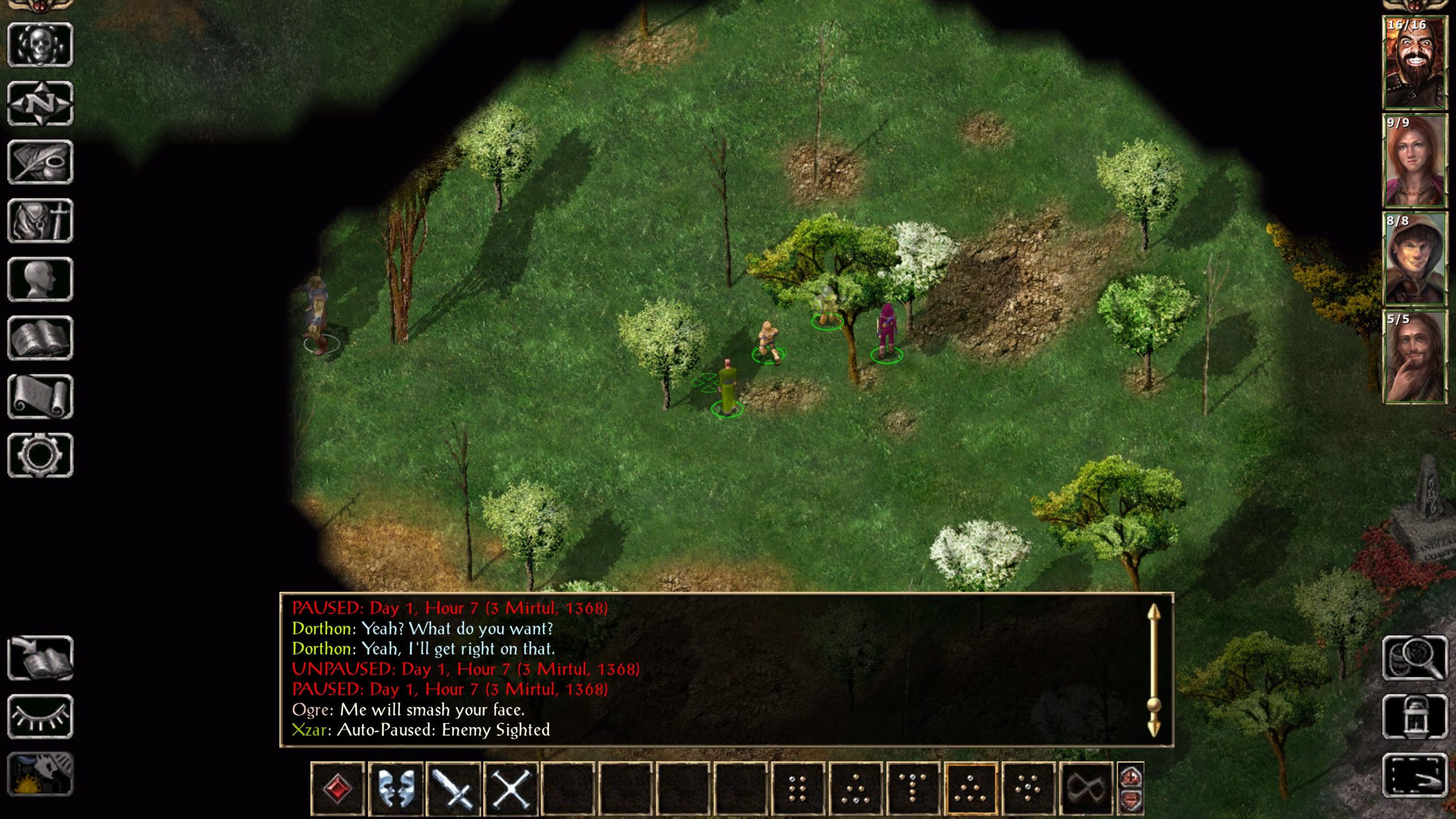Viewport: 1456px width, 819px height.
Task: Pick the long-haired man portrait with 5/5
Action: (x=1414, y=357)
